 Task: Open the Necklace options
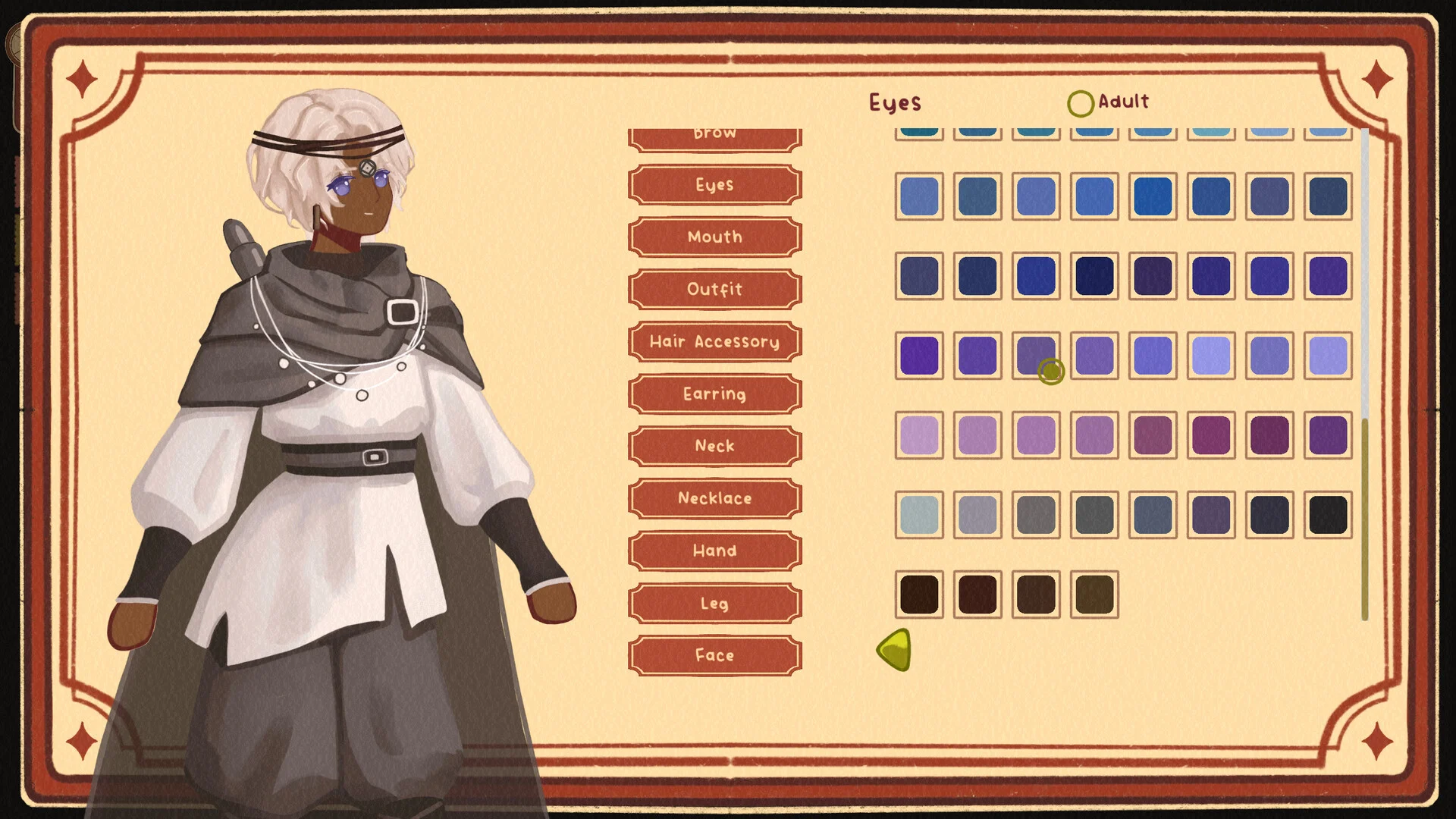click(x=714, y=499)
